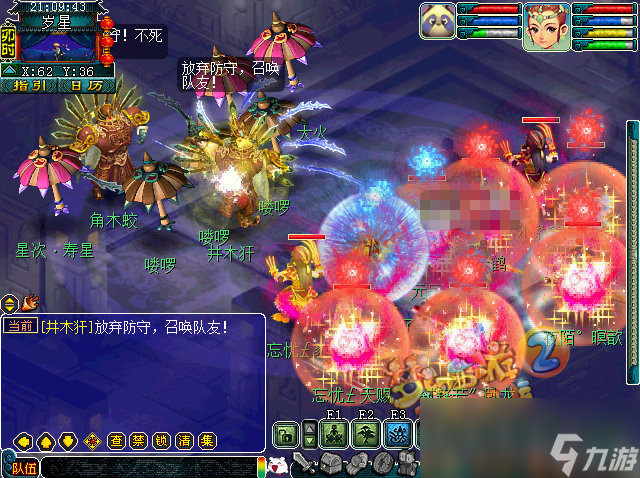
Task: Click the fire icon above chat box
Action: click(x=30, y=300)
